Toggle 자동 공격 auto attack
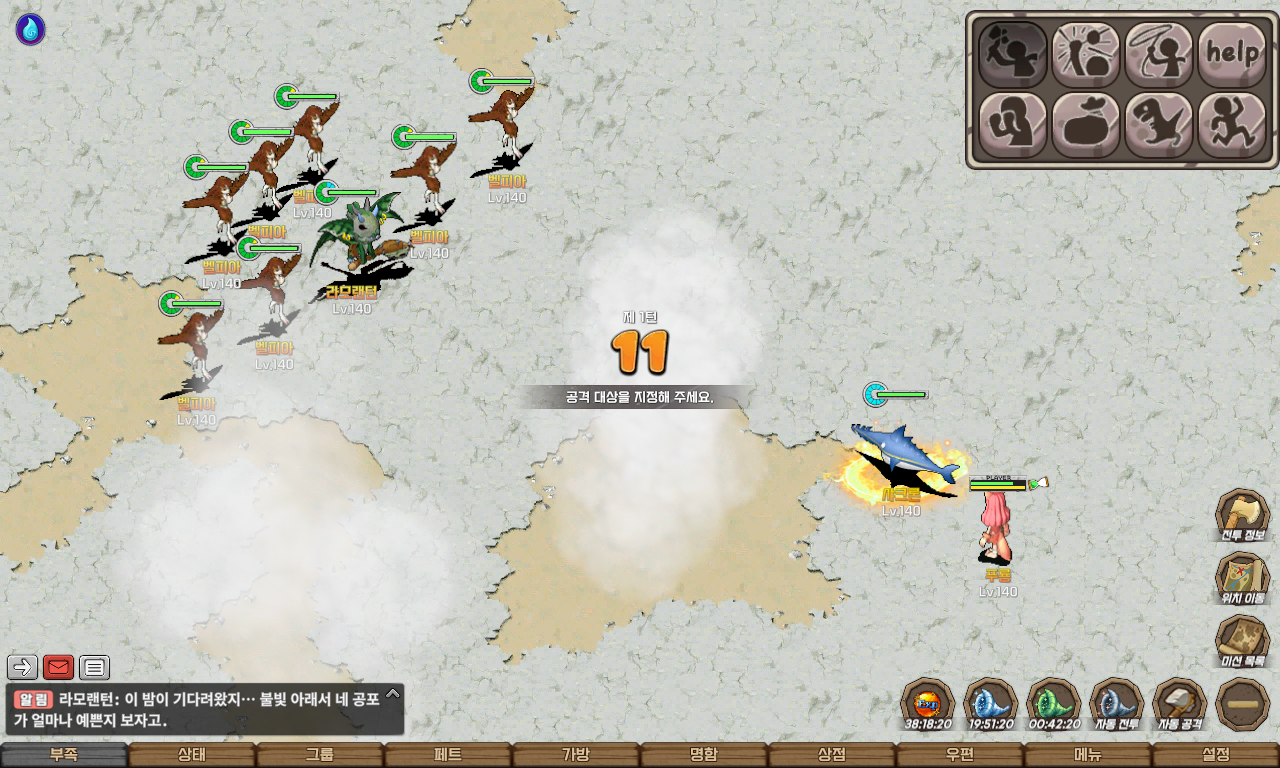 coord(1180,704)
